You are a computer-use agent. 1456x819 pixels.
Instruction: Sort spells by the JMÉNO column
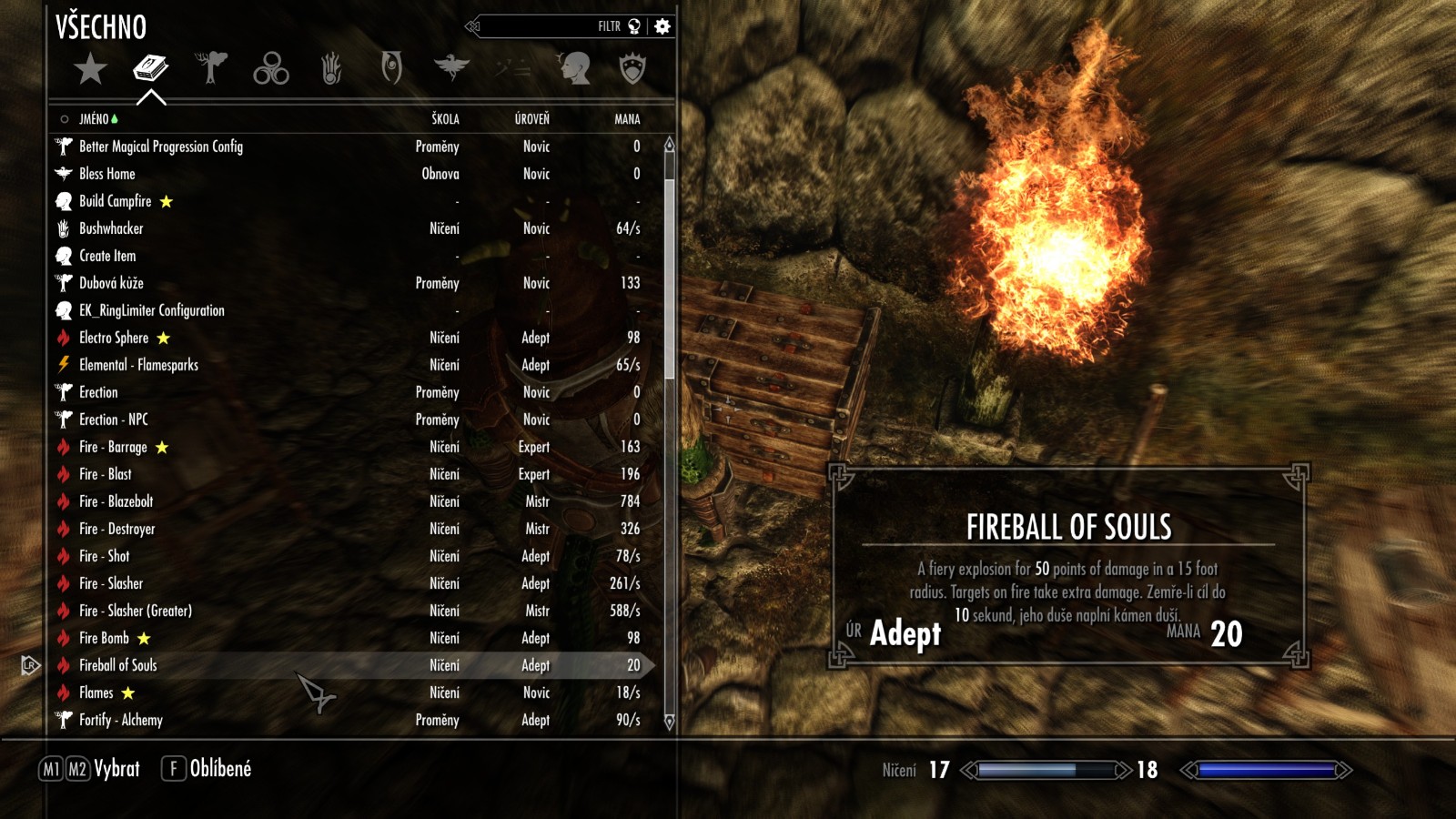coord(94,119)
